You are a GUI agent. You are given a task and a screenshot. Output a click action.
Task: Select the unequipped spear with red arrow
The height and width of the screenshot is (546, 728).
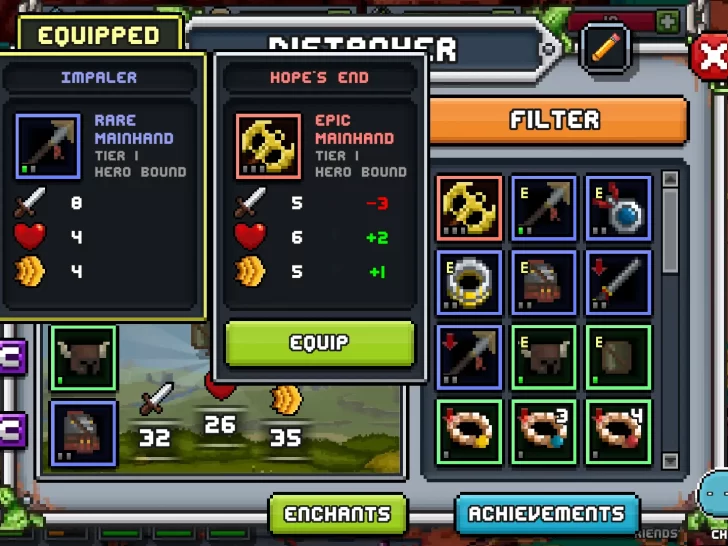[469, 357]
